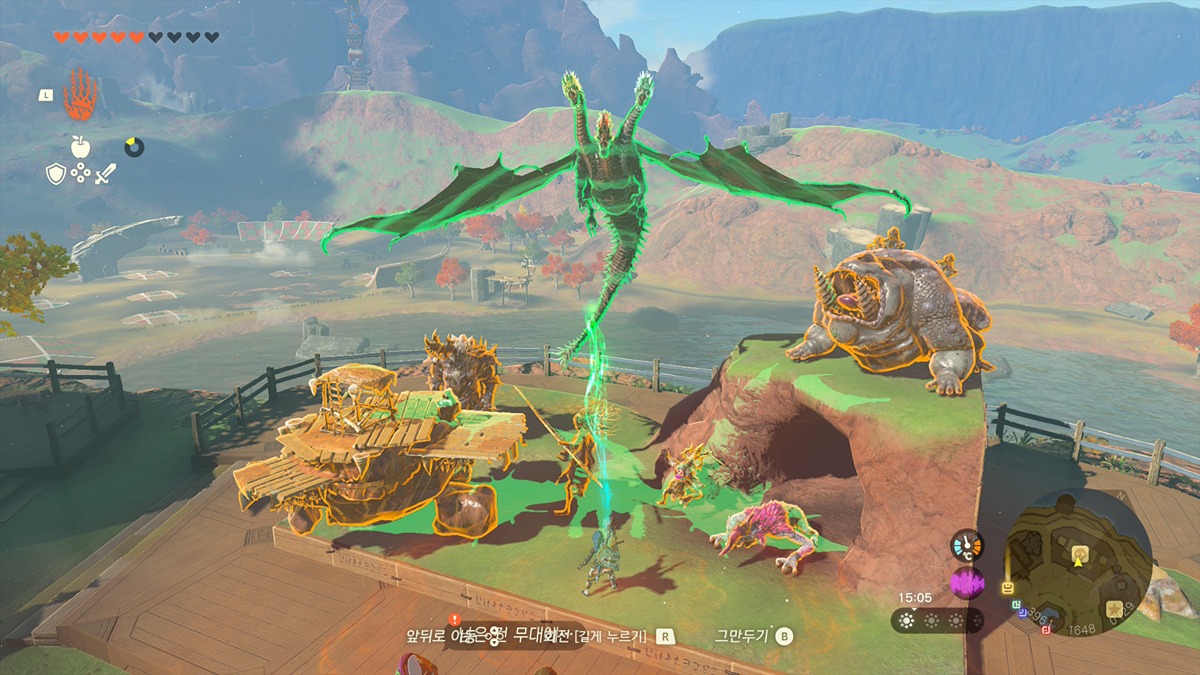Open the apple materials shortcut

click(x=80, y=147)
